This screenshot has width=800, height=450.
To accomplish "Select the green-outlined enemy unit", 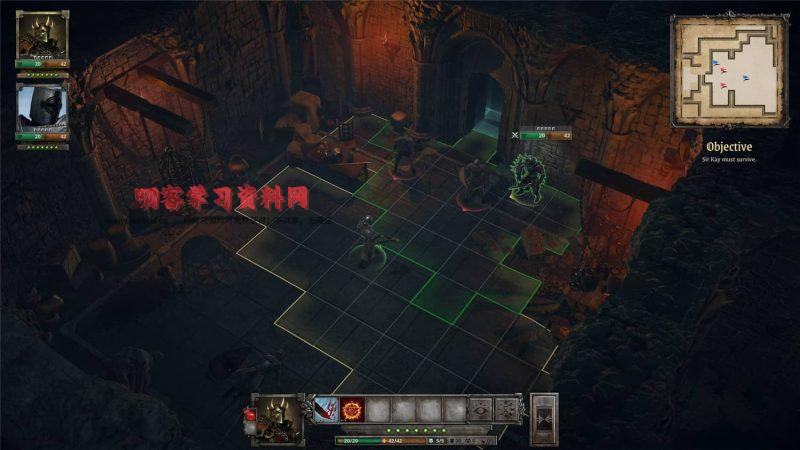I will pyautogui.click(x=526, y=178).
